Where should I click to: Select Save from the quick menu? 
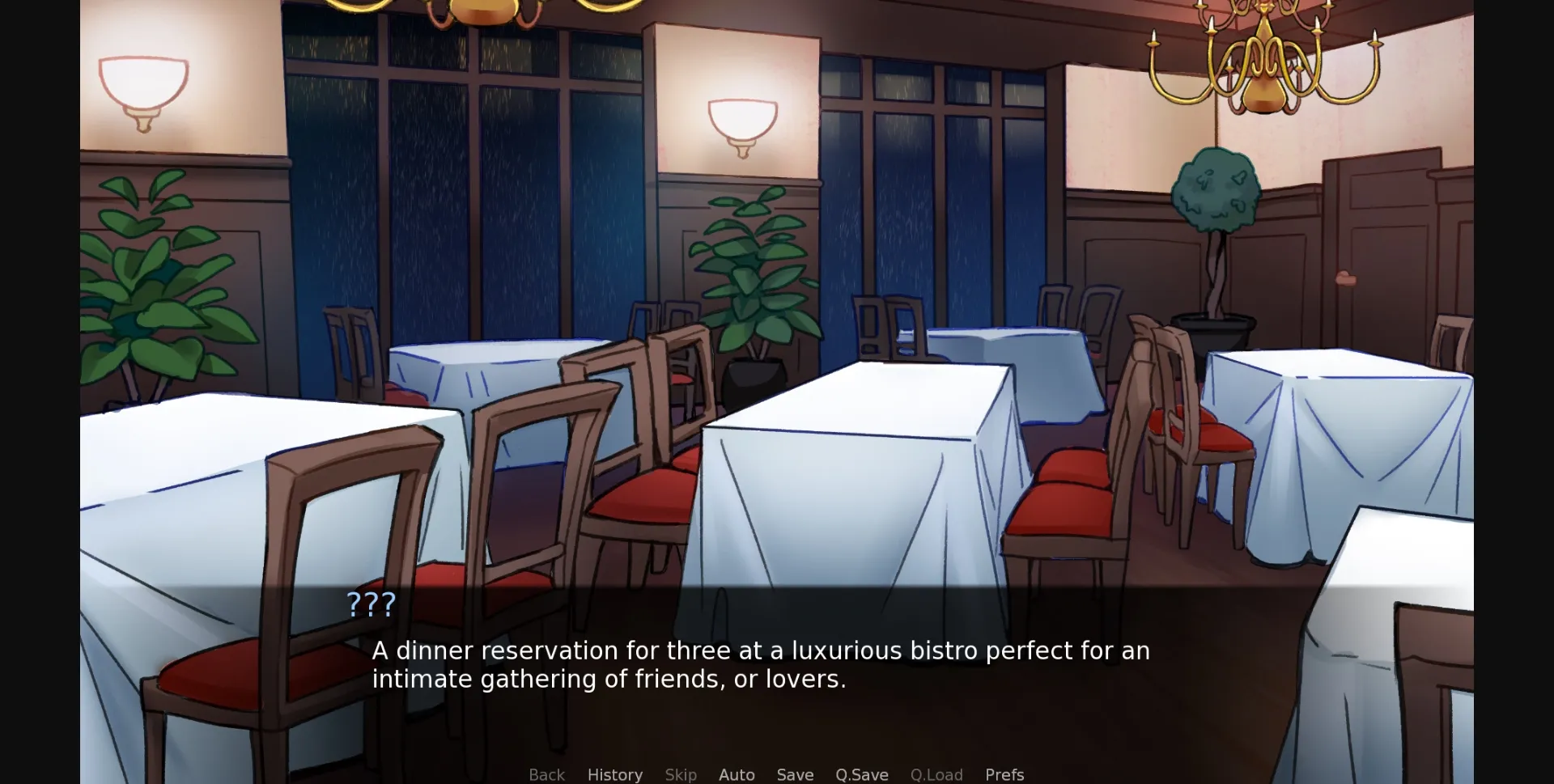[795, 774]
